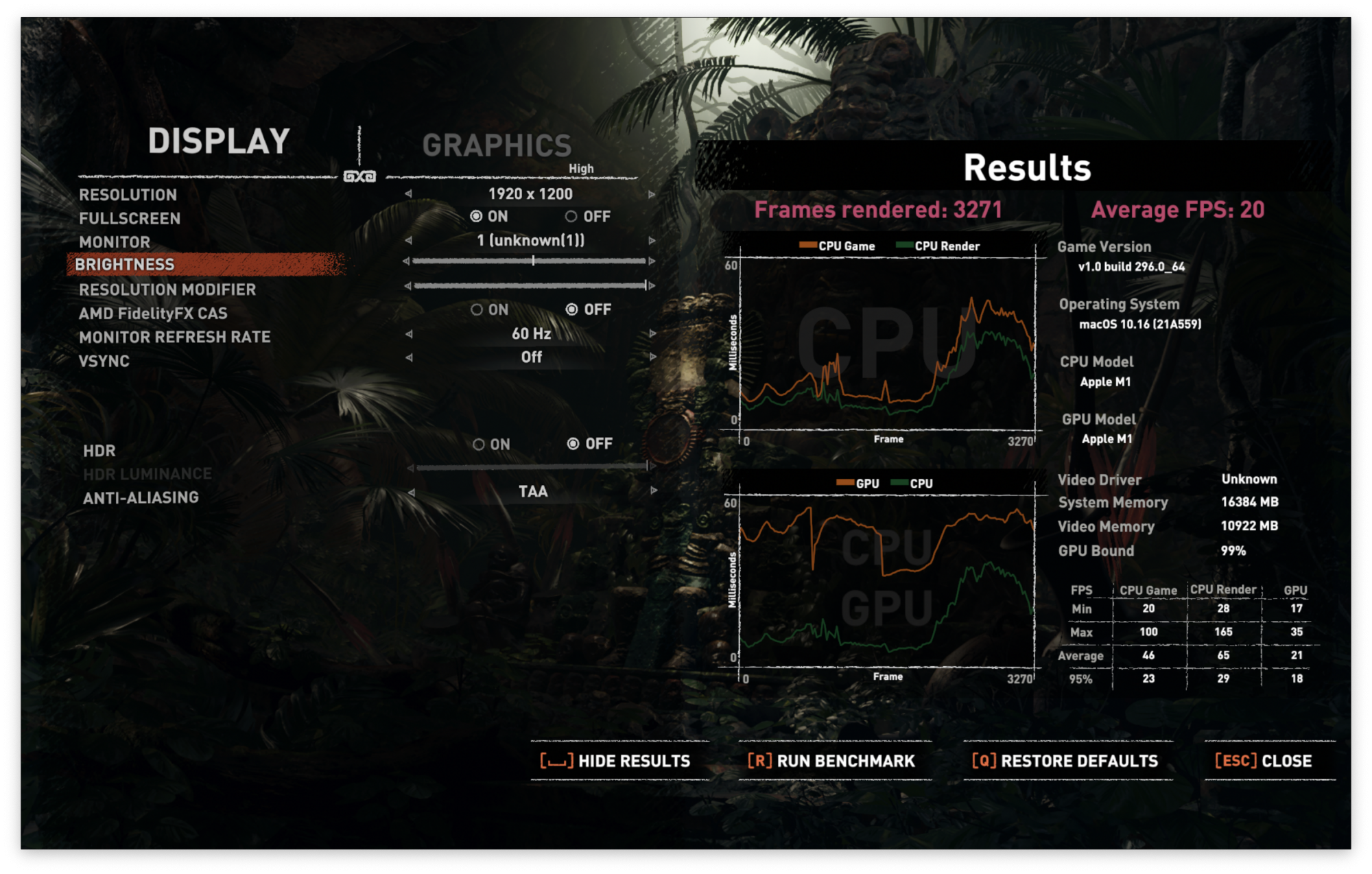Run the benchmark again
This screenshot has width=1372, height=874.
[x=831, y=761]
